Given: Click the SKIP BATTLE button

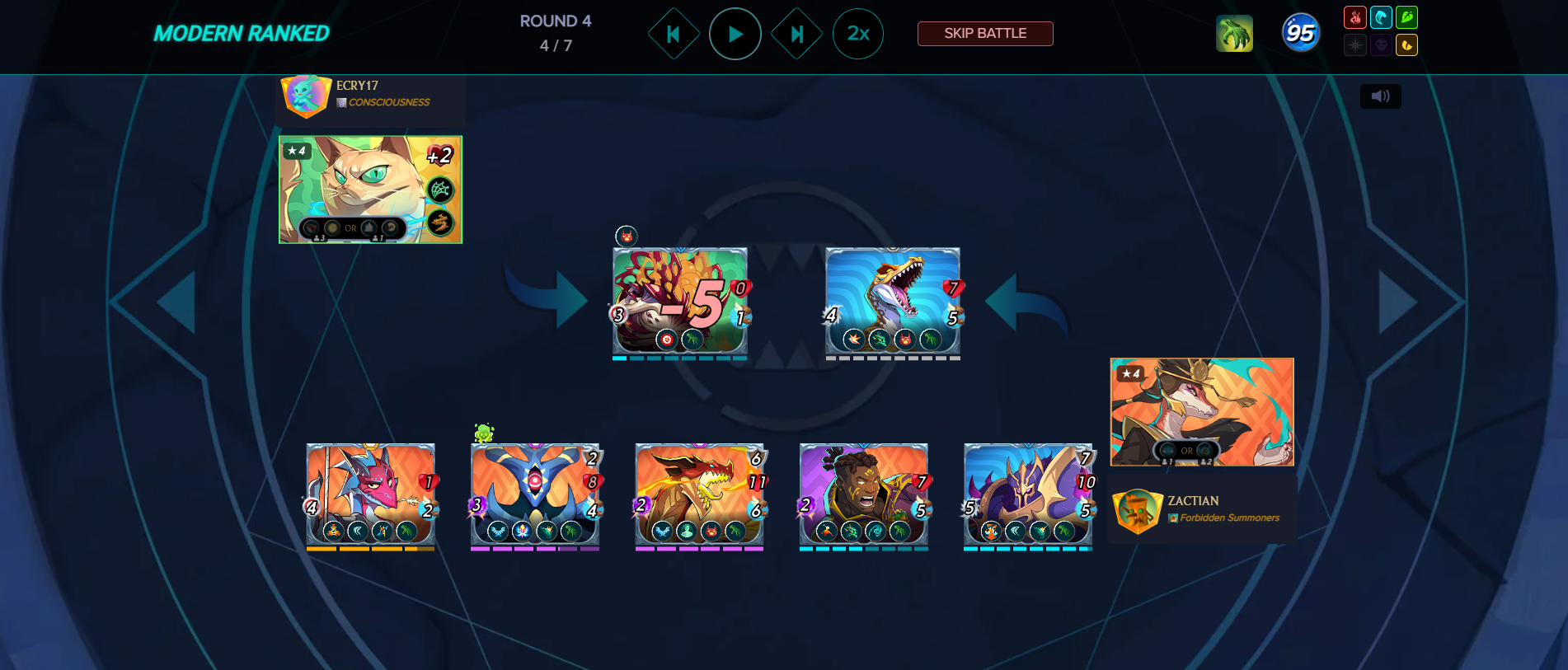Looking at the screenshot, I should [x=984, y=34].
